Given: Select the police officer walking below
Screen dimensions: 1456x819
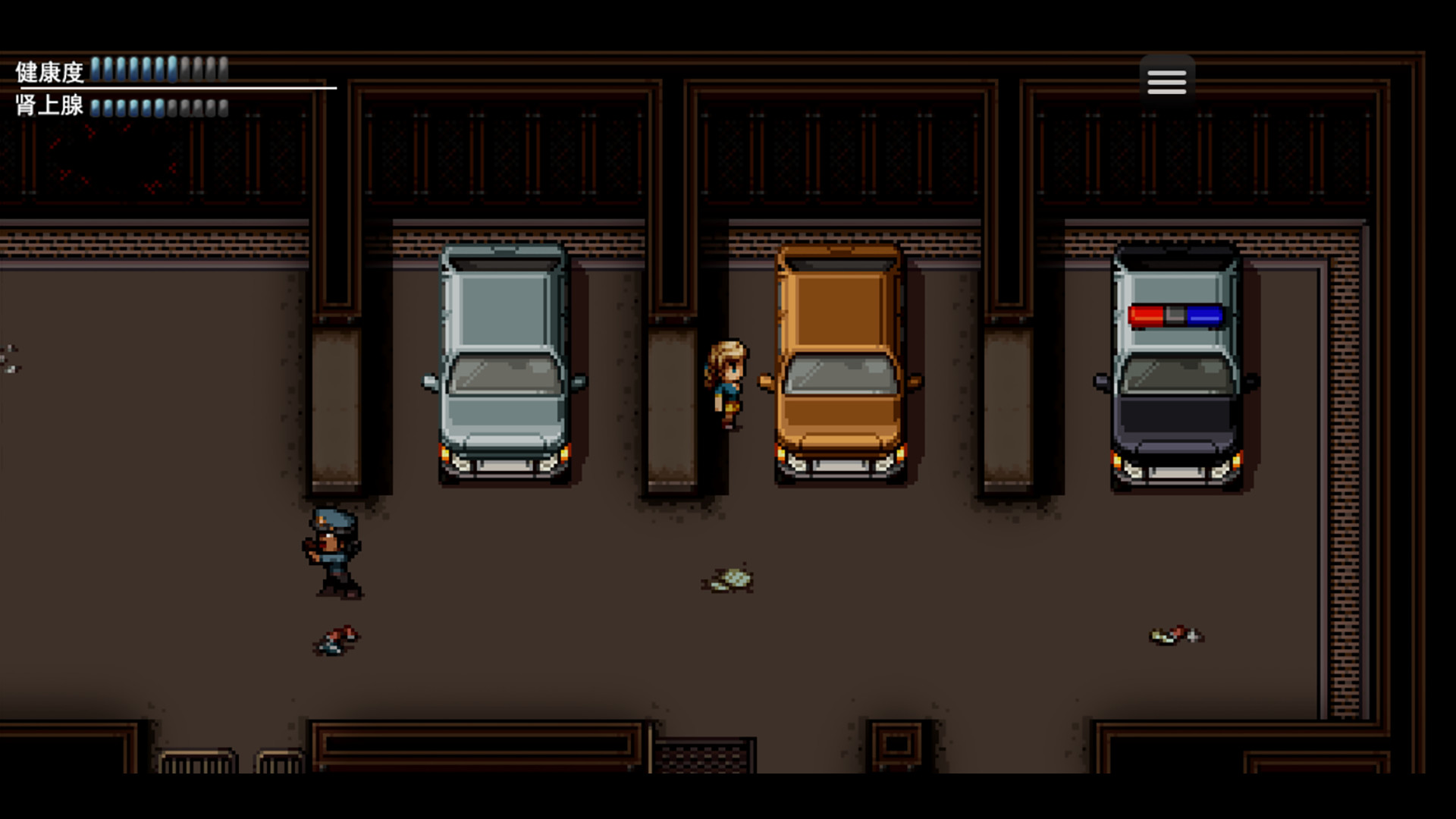Looking at the screenshot, I should pyautogui.click(x=334, y=550).
